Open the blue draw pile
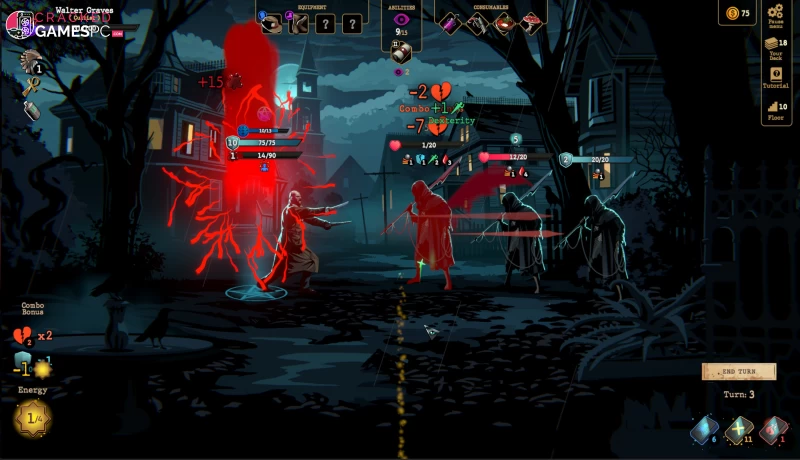Image resolution: width=800 pixels, height=460 pixels. click(703, 430)
